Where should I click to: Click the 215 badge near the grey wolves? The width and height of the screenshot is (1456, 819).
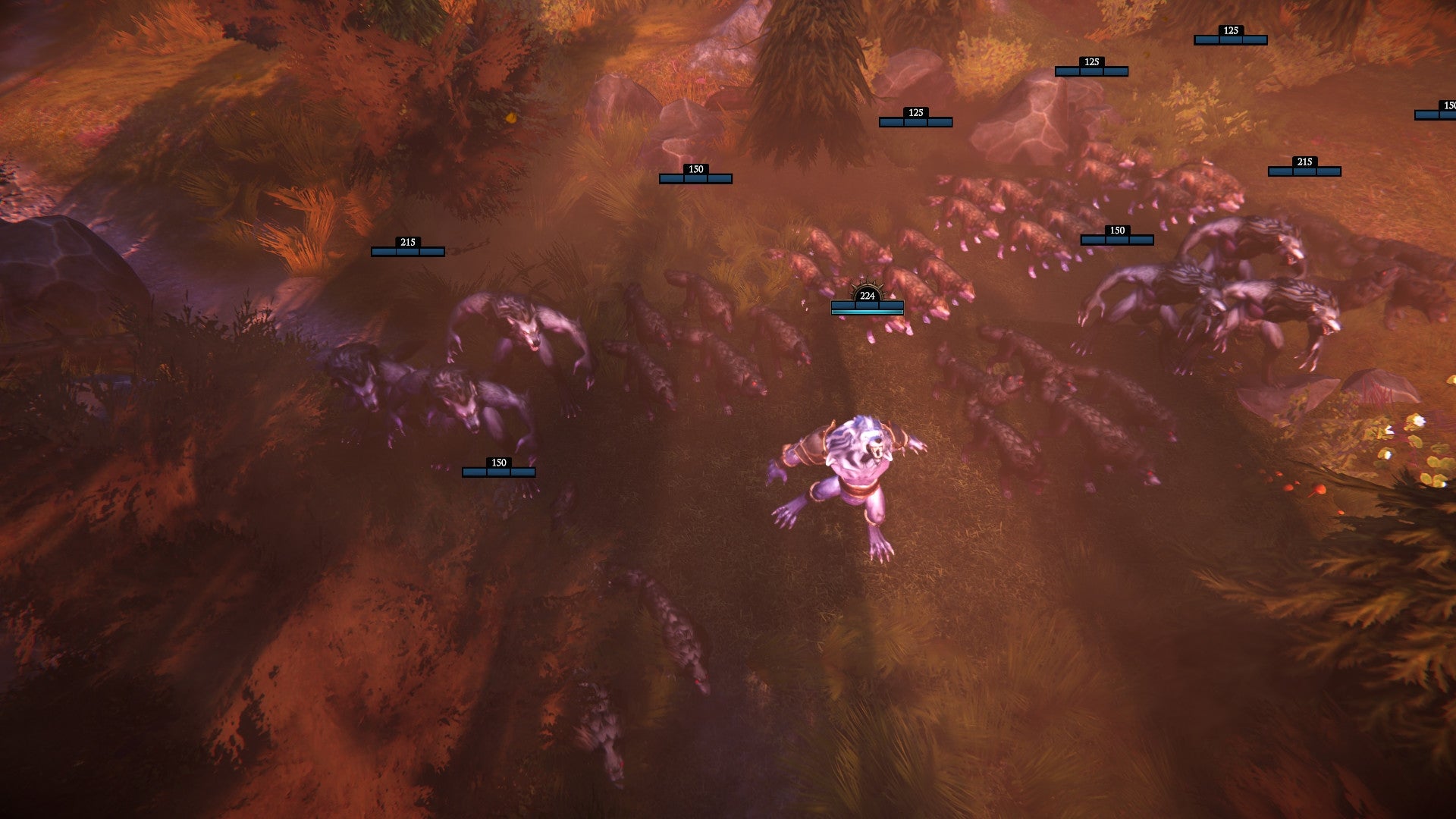(x=1304, y=161)
